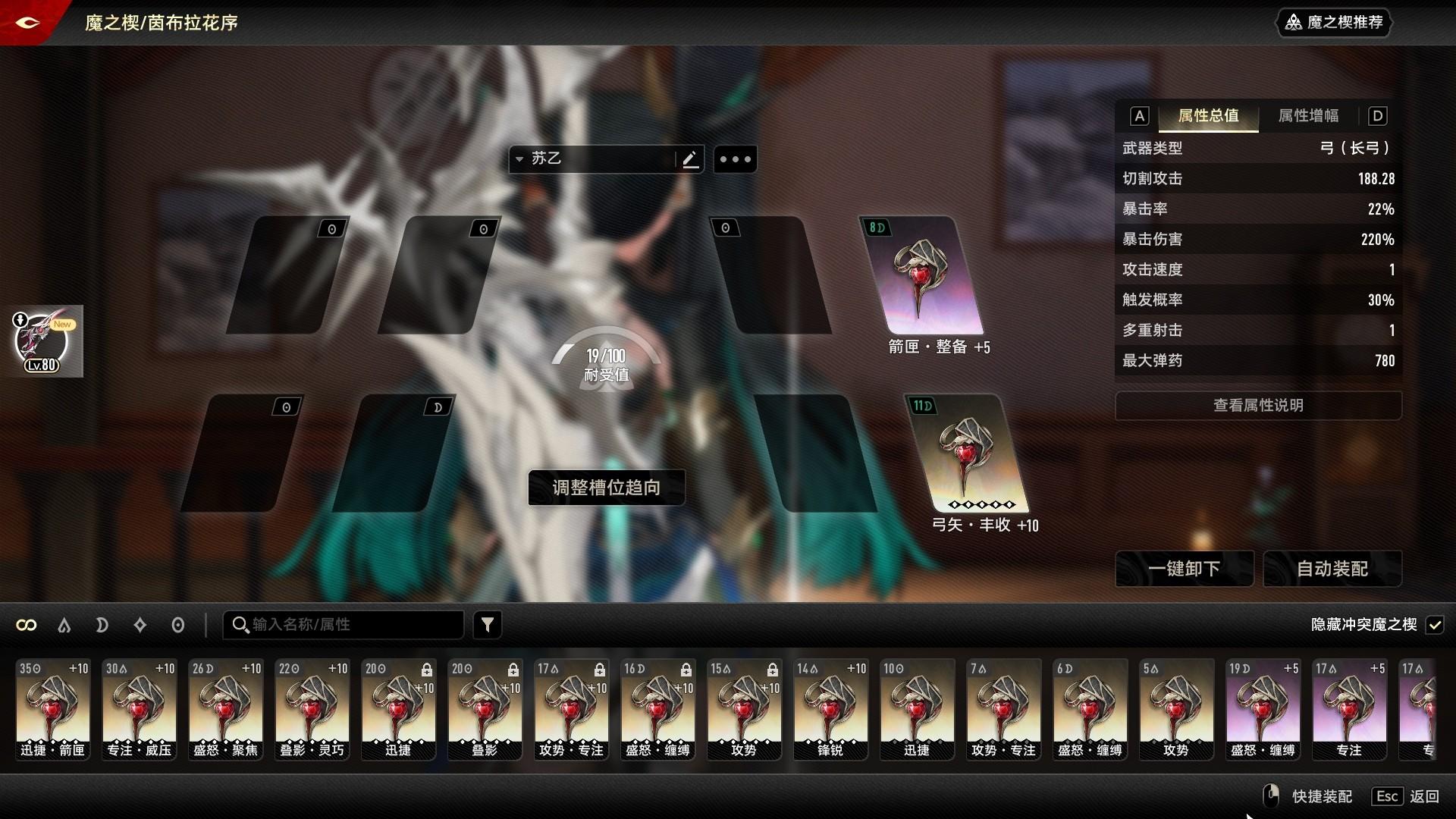The width and height of the screenshot is (1456, 819).
Task: Activate 自动装配 auto-equip
Action: pyautogui.click(x=1332, y=569)
